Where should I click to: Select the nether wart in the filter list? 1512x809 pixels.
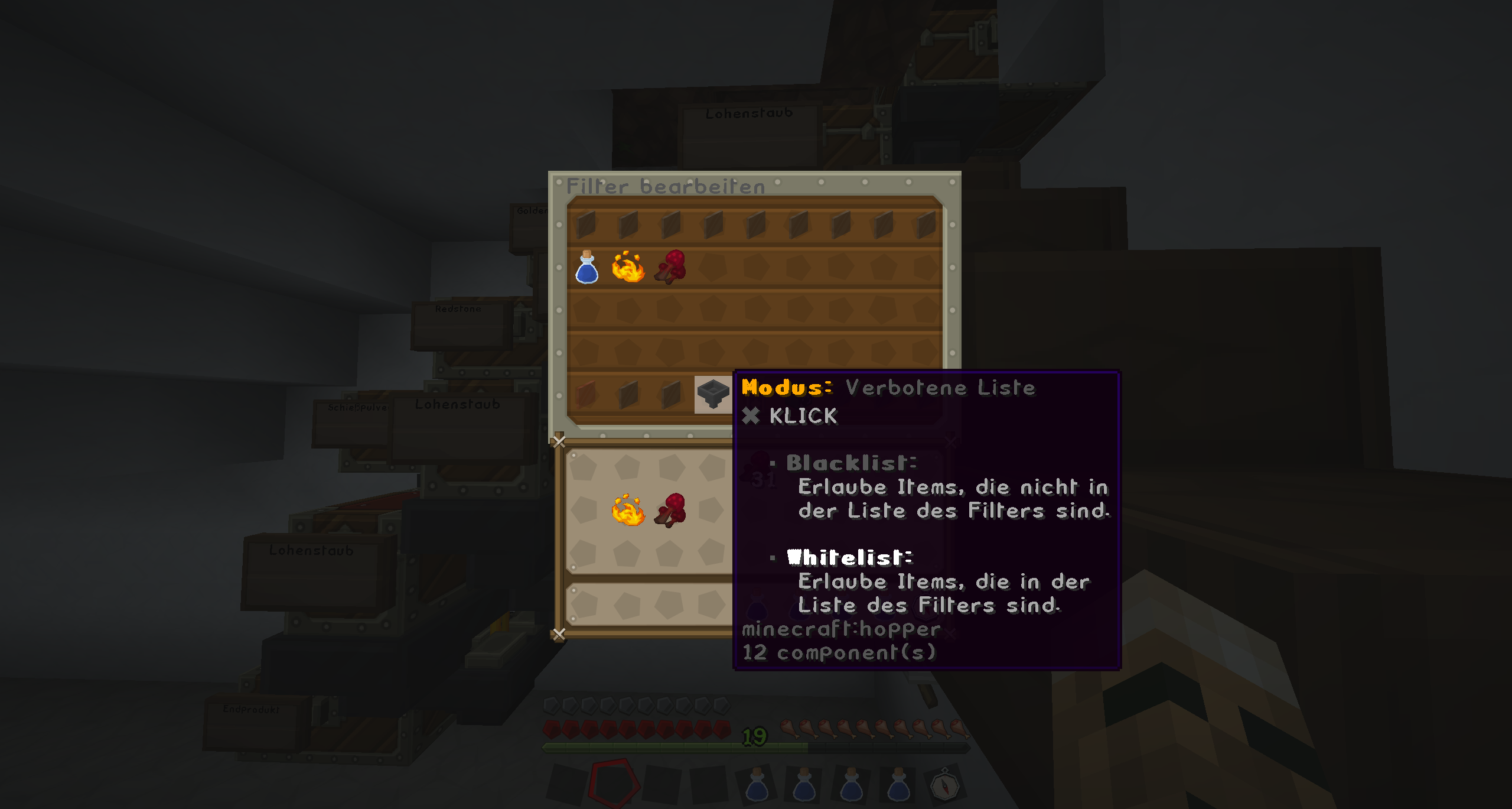click(671, 267)
